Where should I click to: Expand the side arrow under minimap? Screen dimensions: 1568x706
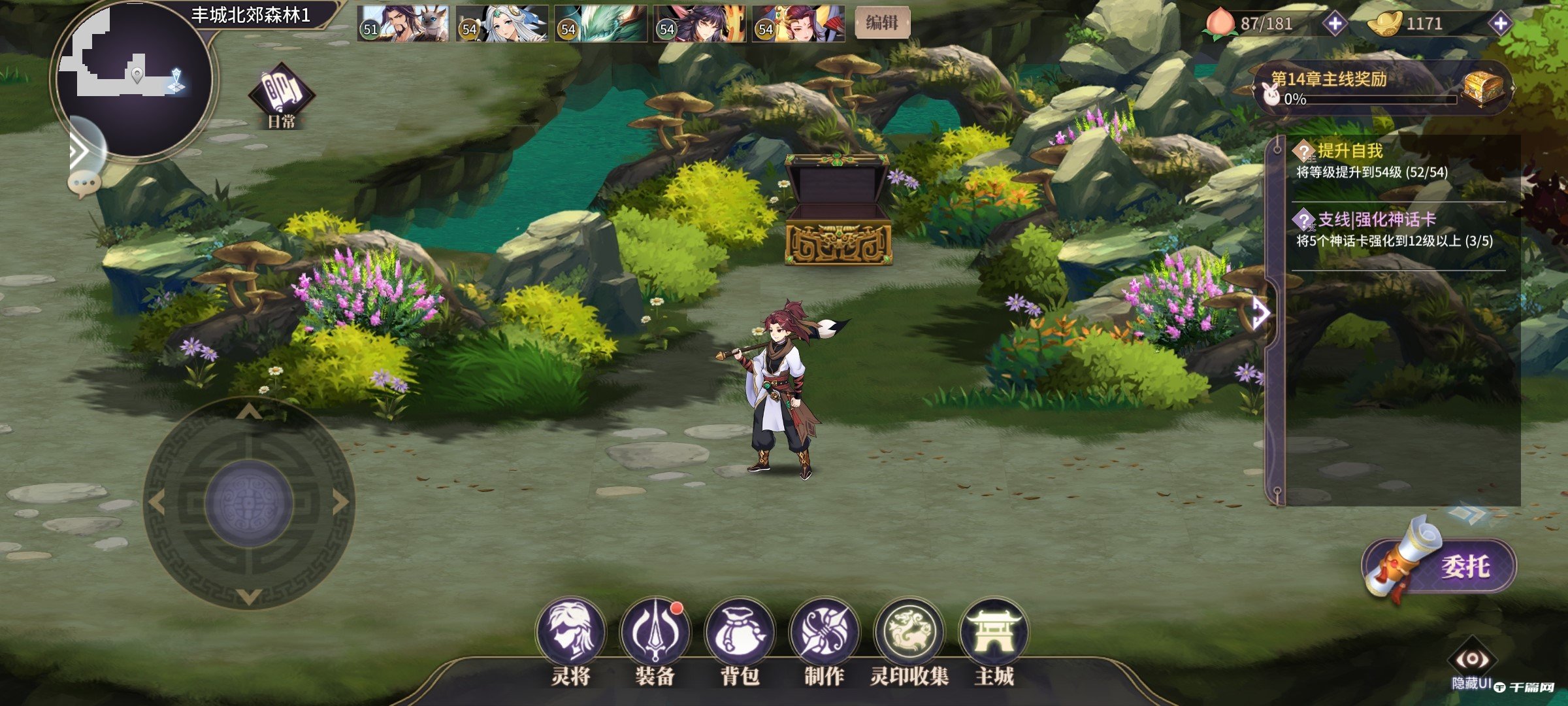[x=80, y=152]
